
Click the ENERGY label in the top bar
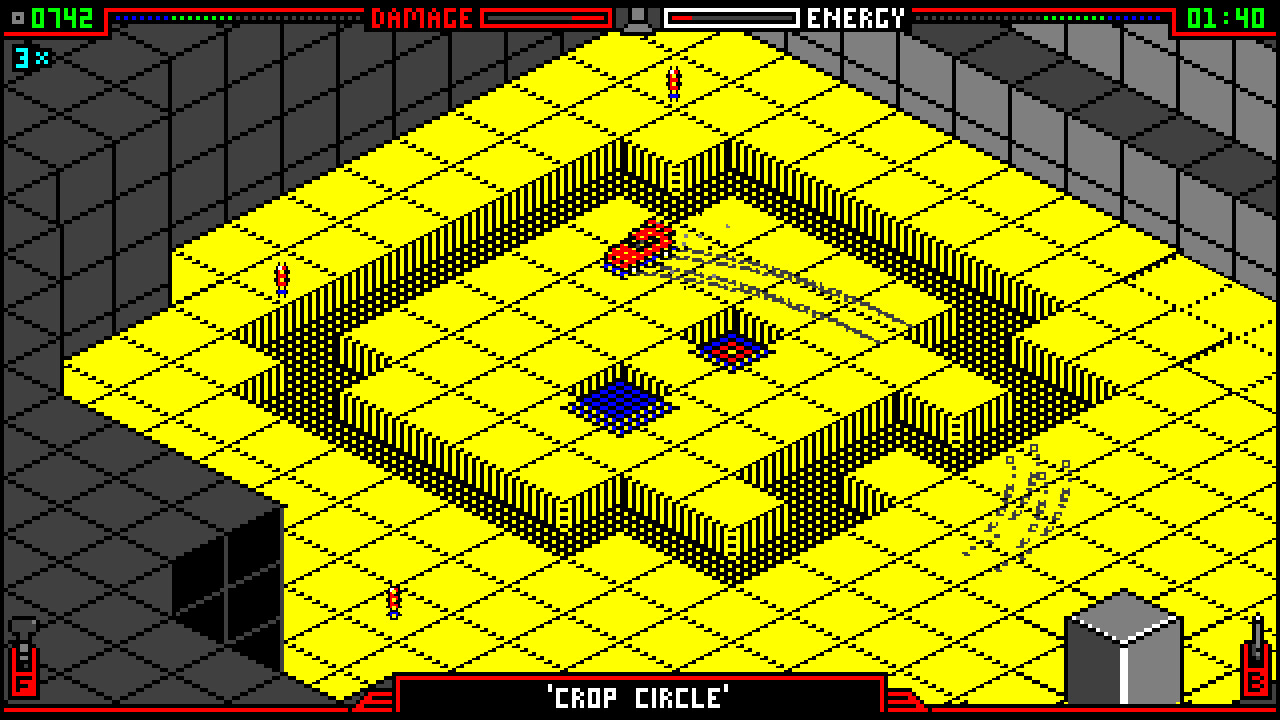[x=855, y=17]
